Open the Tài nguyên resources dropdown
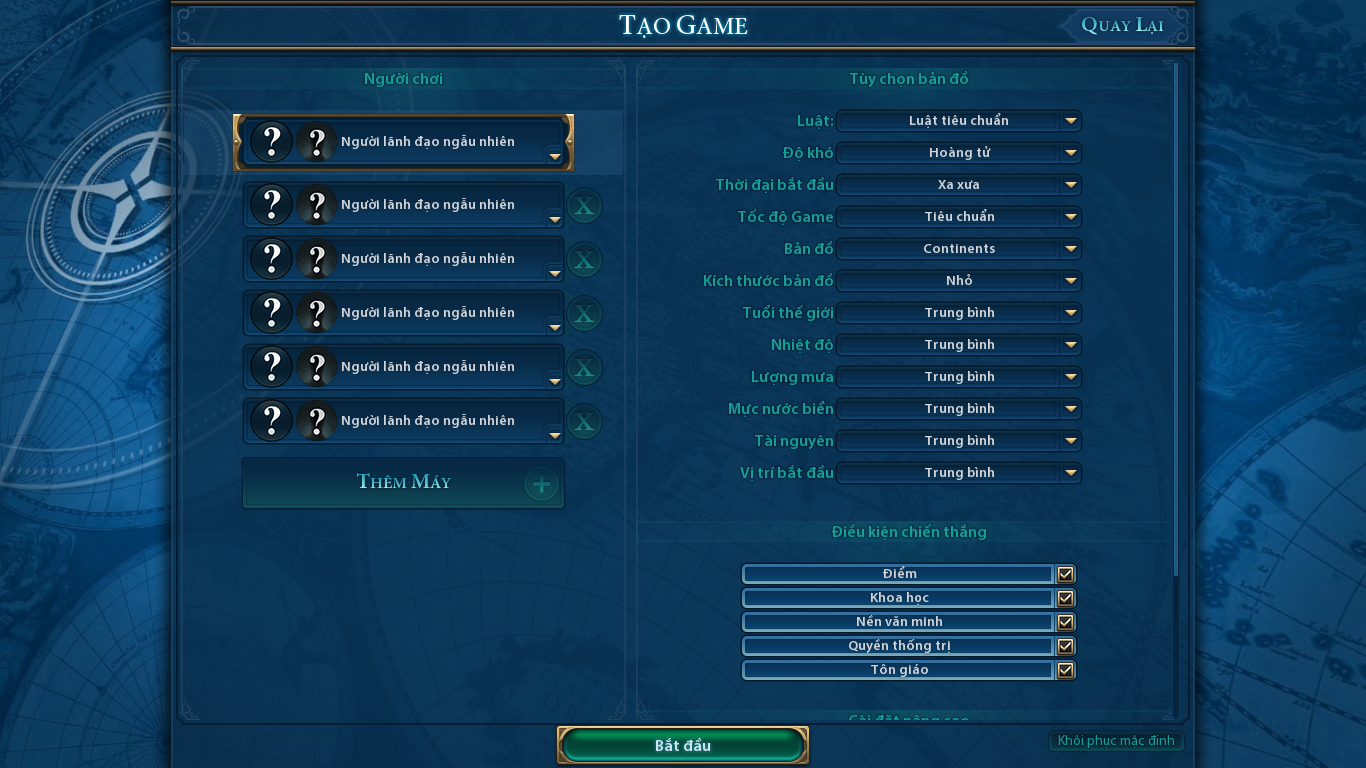This screenshot has width=1366, height=768. 959,441
